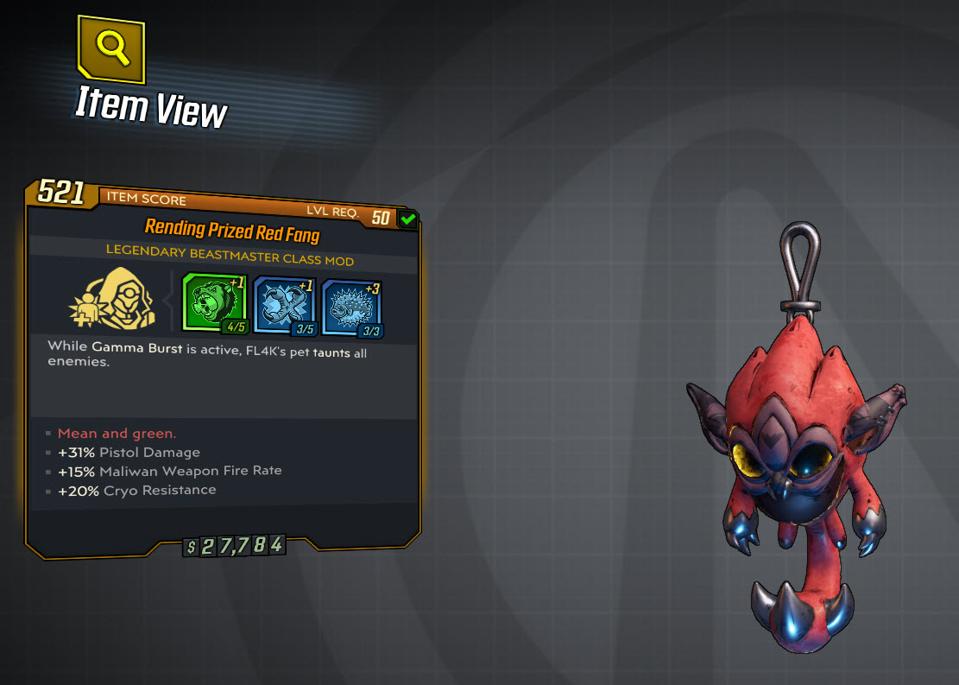Click the yellow magnifying glass Item View icon
This screenshot has height=685, width=959.
pyautogui.click(x=110, y=47)
